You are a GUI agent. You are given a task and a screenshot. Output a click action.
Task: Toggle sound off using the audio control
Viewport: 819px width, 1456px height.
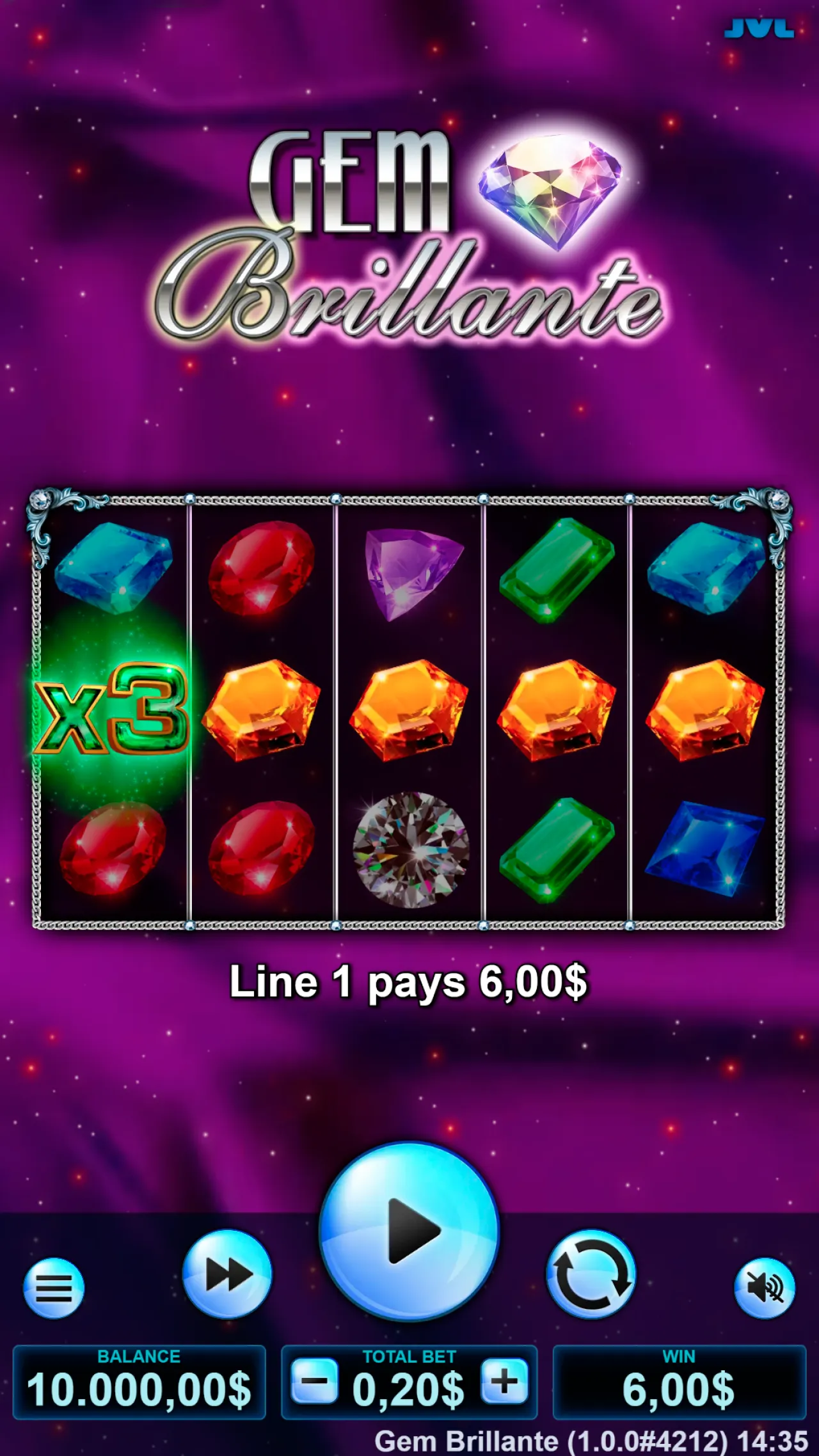coord(765,1288)
